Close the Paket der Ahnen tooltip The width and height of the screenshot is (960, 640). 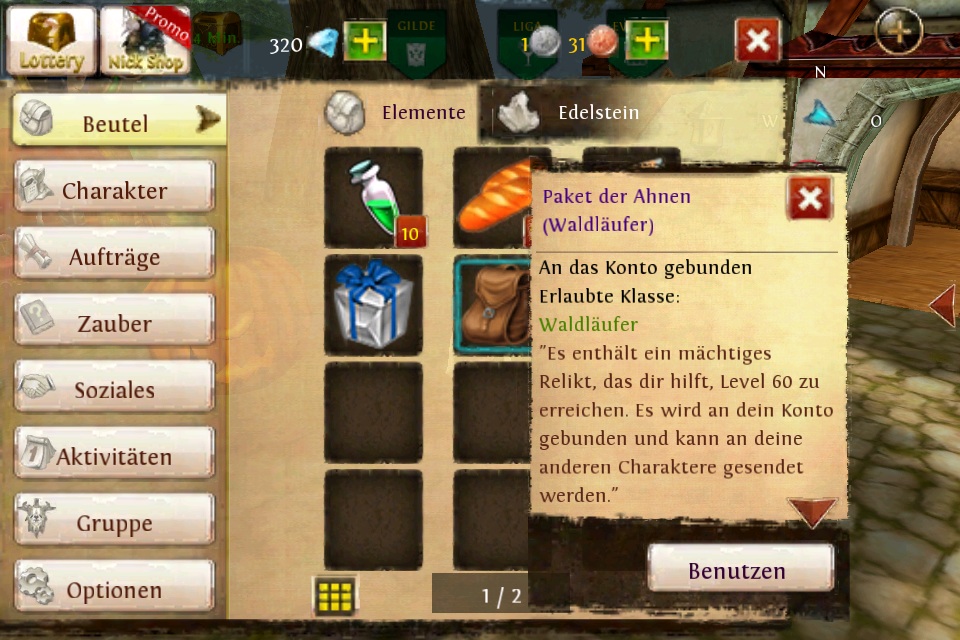click(809, 199)
